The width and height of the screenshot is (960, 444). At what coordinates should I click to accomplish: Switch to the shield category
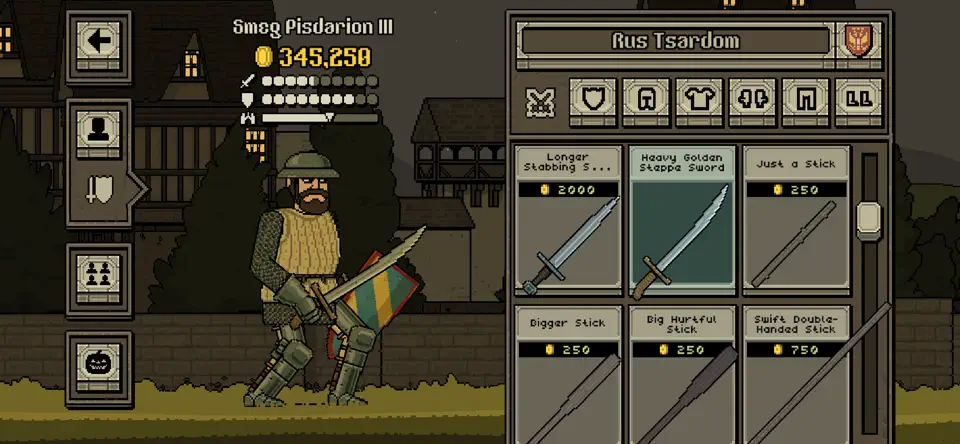click(x=592, y=102)
